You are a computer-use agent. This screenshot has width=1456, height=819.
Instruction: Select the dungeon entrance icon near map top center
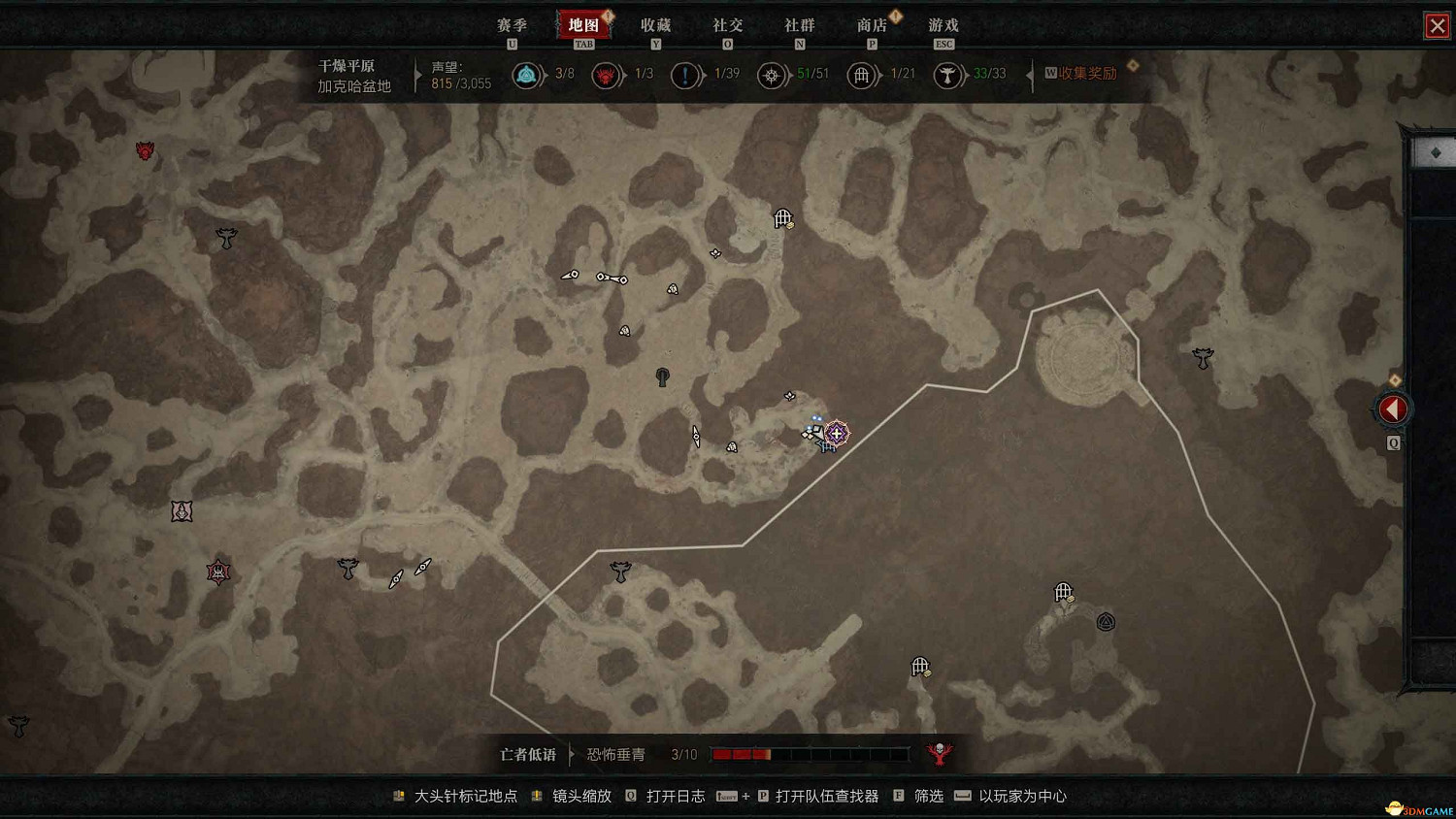click(x=783, y=217)
